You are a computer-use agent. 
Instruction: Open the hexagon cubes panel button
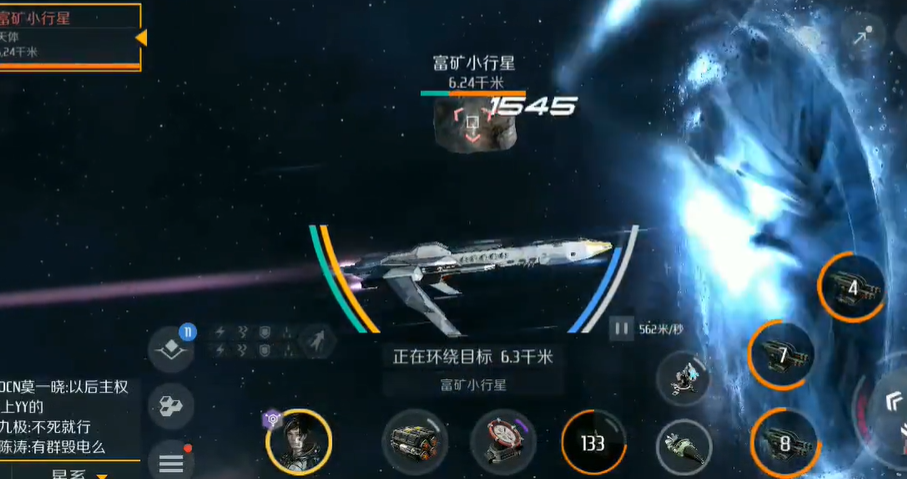[x=171, y=406]
